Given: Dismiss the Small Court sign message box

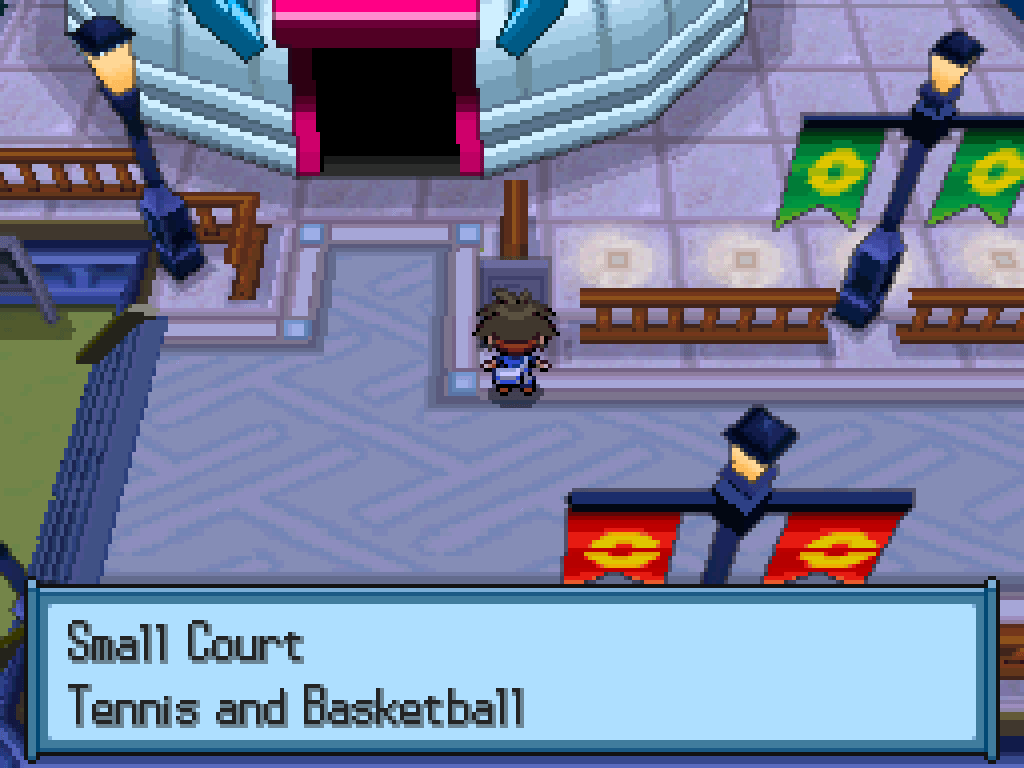Looking at the screenshot, I should (511, 671).
